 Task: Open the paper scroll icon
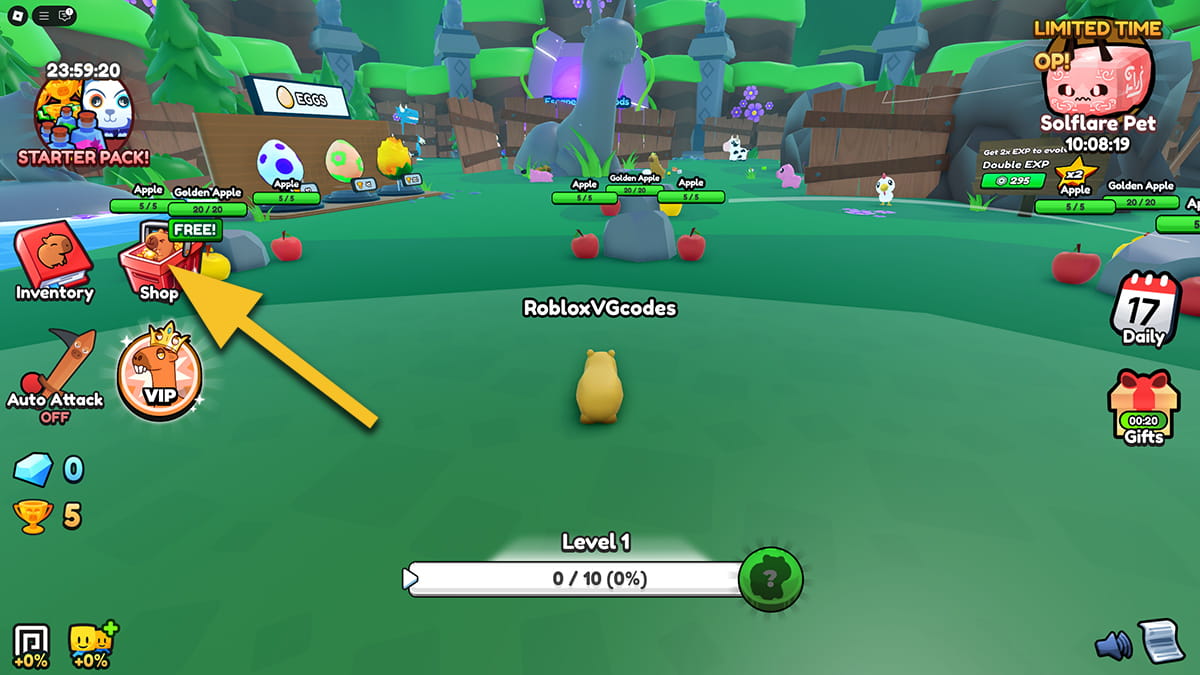pyautogui.click(x=1162, y=640)
